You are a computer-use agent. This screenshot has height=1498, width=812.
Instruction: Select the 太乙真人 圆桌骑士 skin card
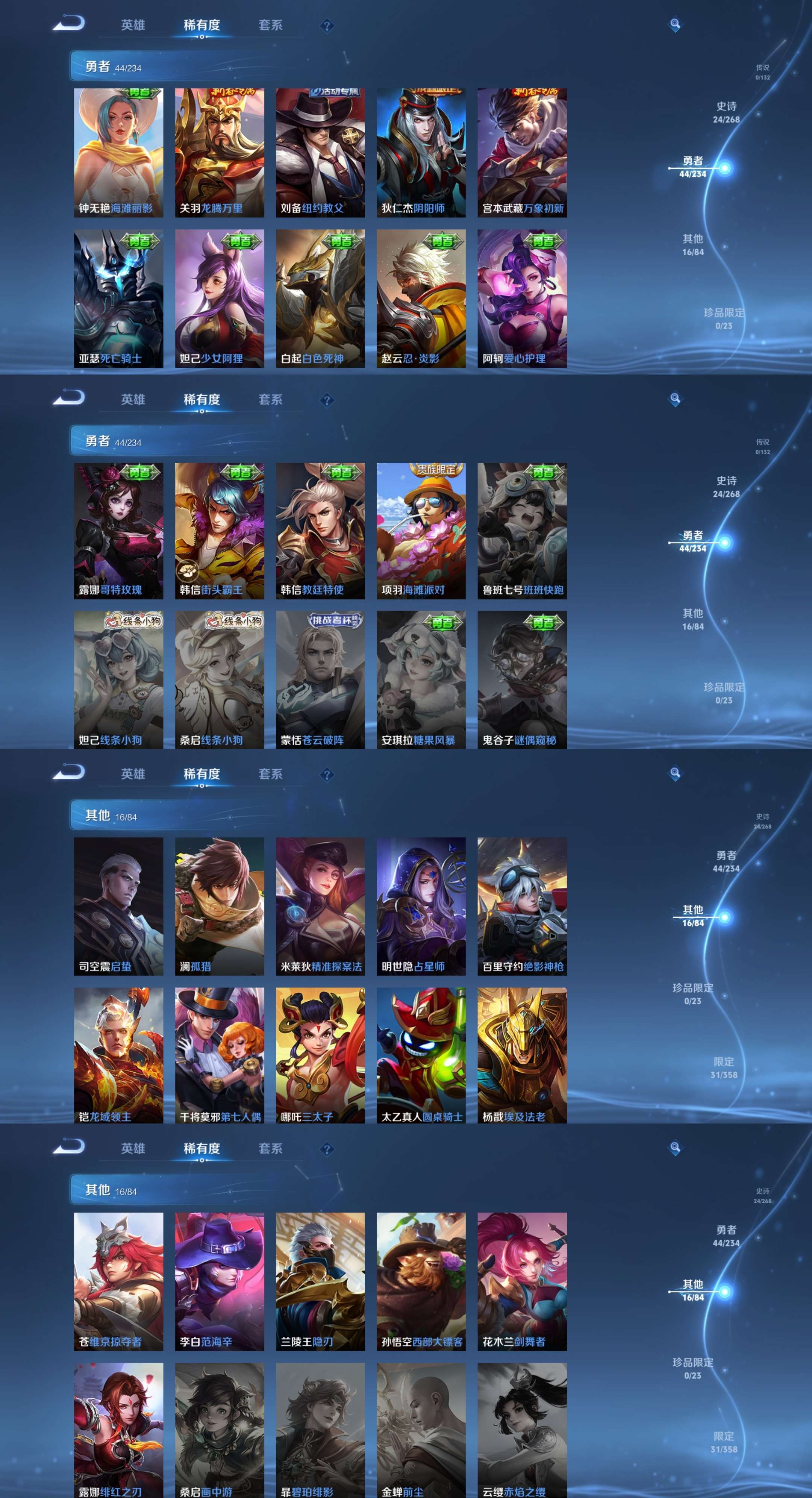pyautogui.click(x=421, y=1055)
